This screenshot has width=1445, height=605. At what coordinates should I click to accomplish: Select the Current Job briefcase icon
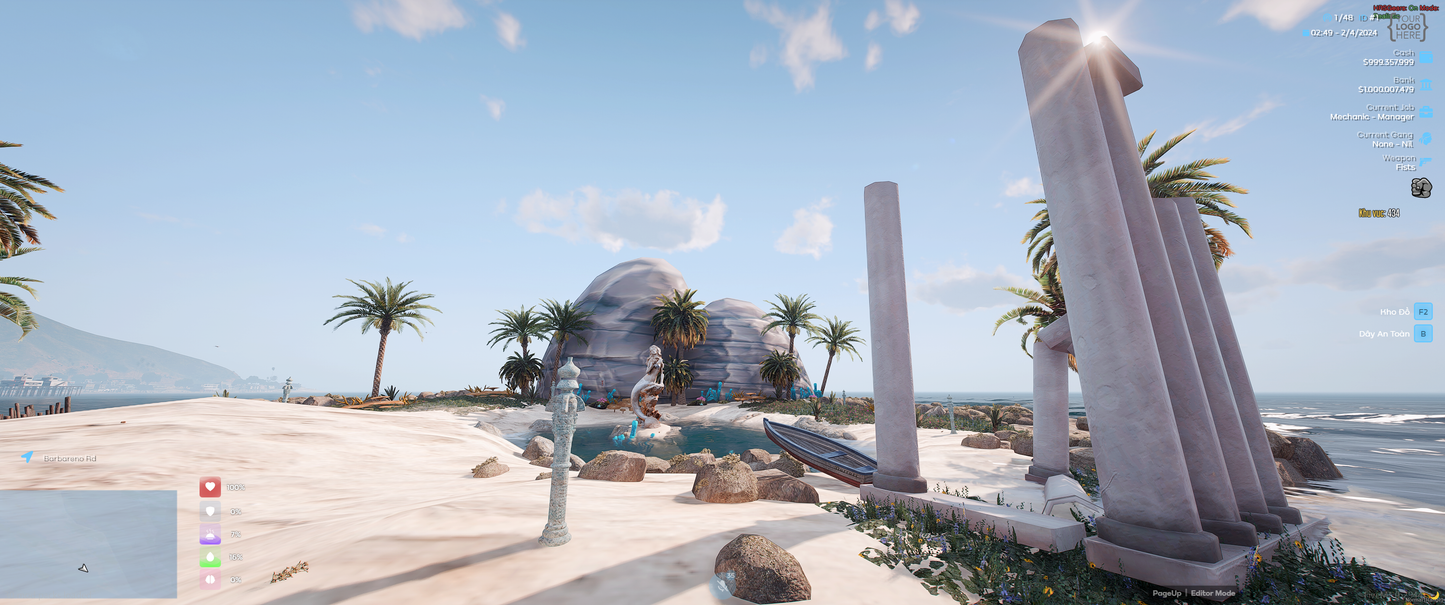1426,112
